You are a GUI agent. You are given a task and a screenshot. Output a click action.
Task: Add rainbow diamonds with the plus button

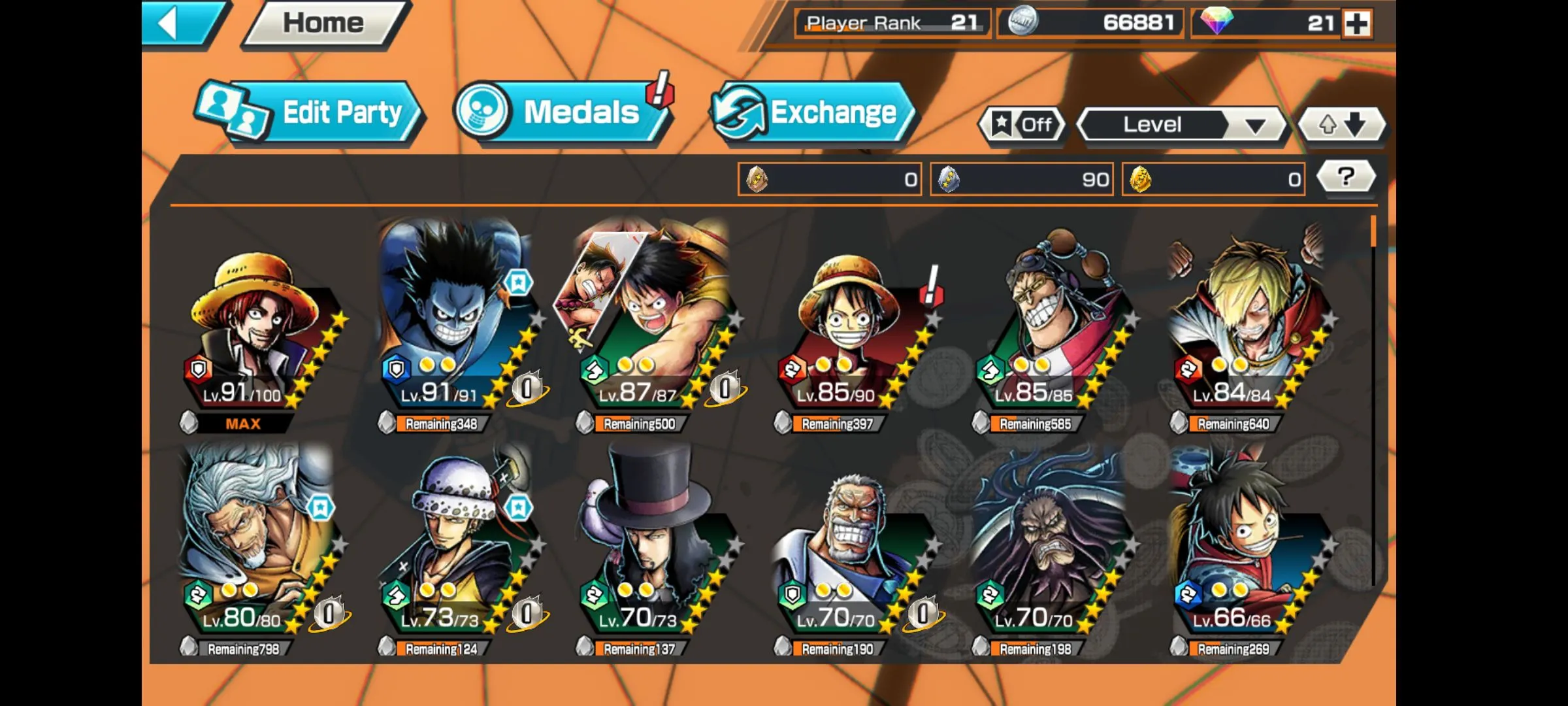pyautogui.click(x=1357, y=24)
